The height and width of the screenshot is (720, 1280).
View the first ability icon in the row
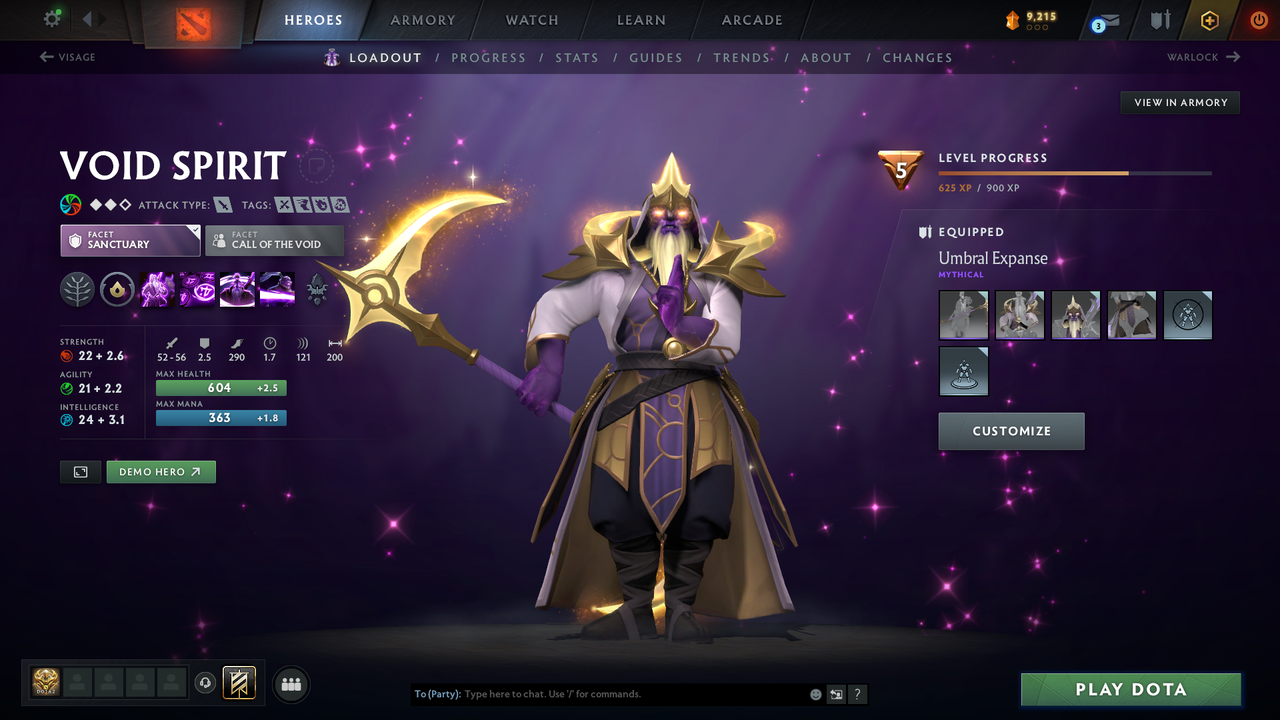(x=157, y=288)
